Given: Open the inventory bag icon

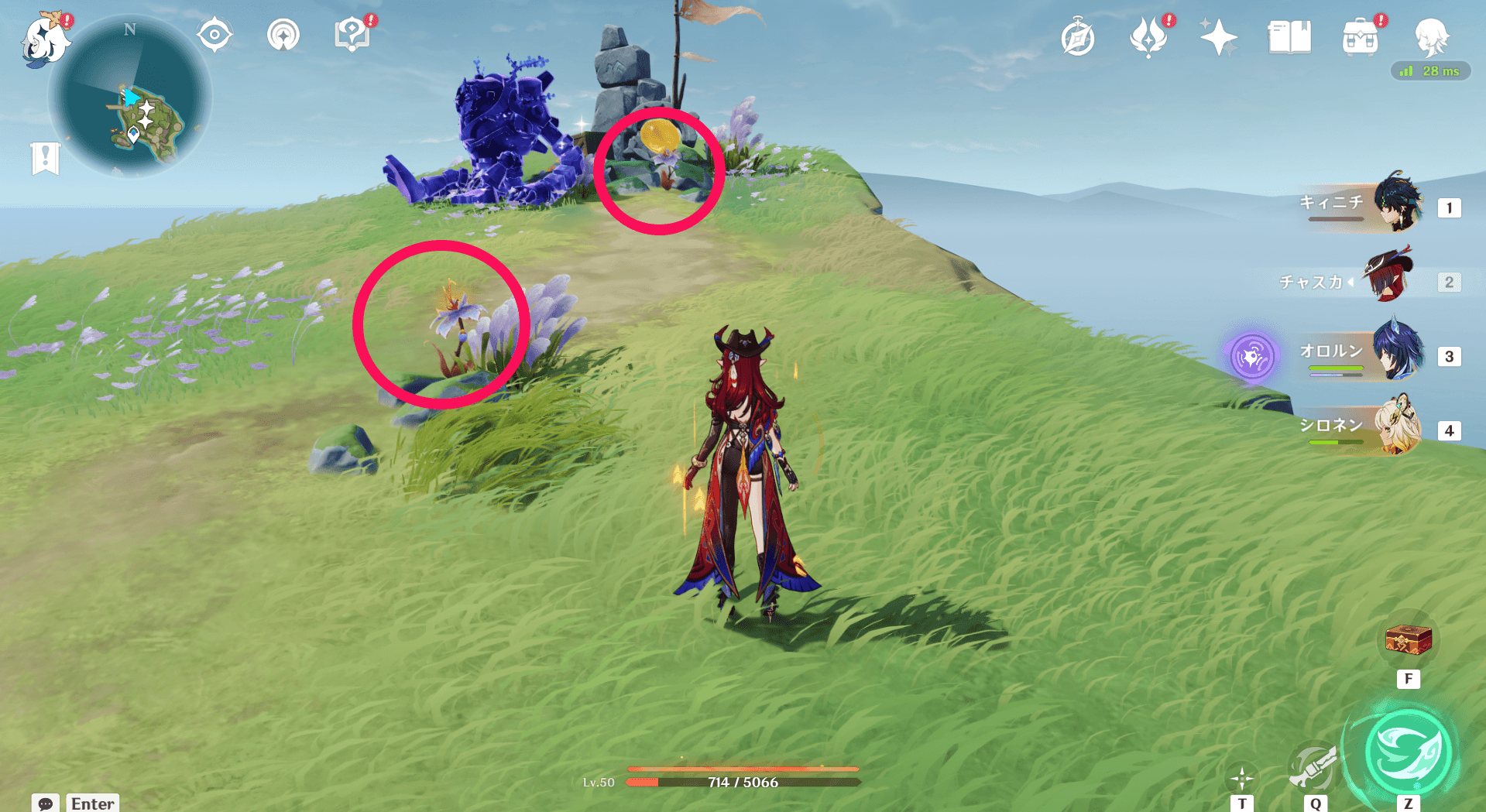Looking at the screenshot, I should [x=1361, y=35].
